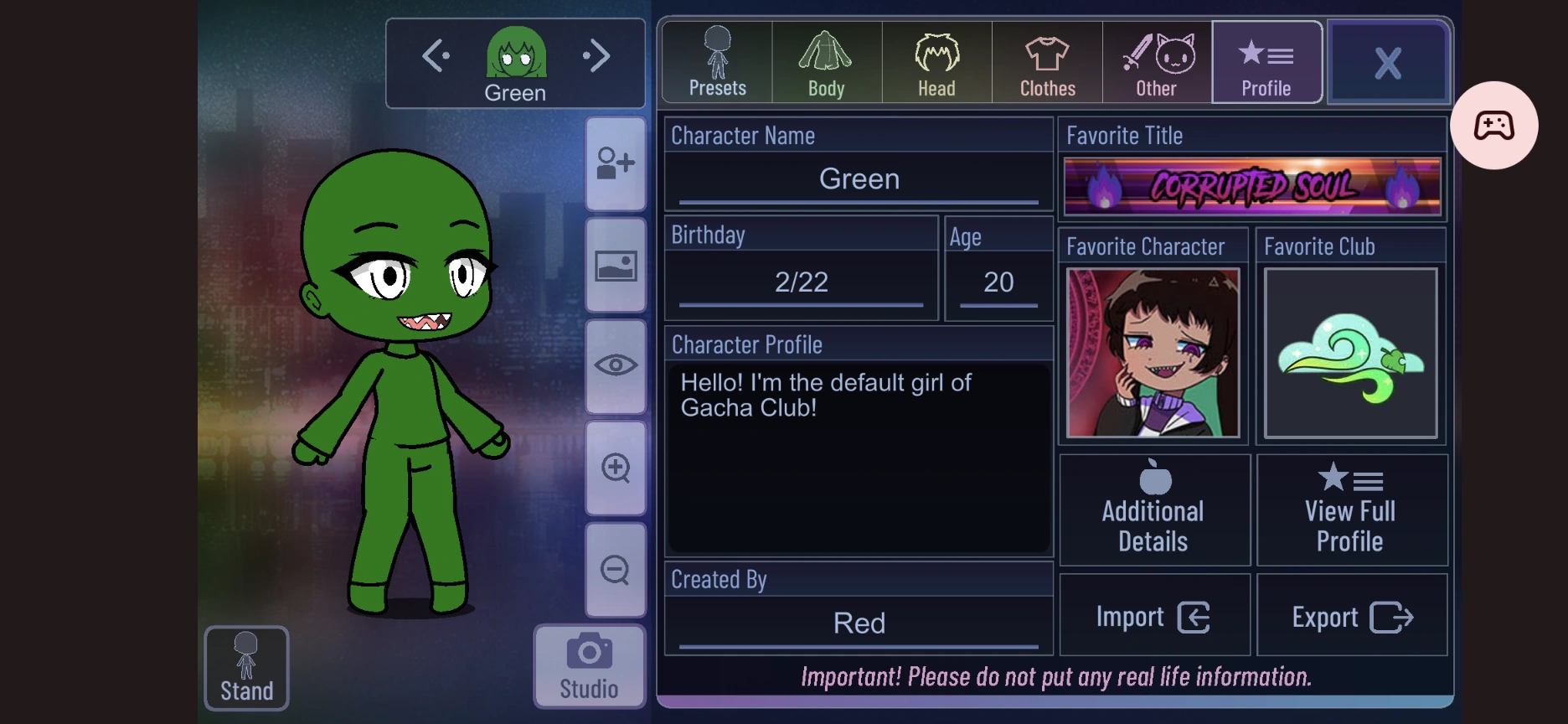
Task: Click the Corrupted Soul favorite title banner
Action: pyautogui.click(x=1251, y=186)
